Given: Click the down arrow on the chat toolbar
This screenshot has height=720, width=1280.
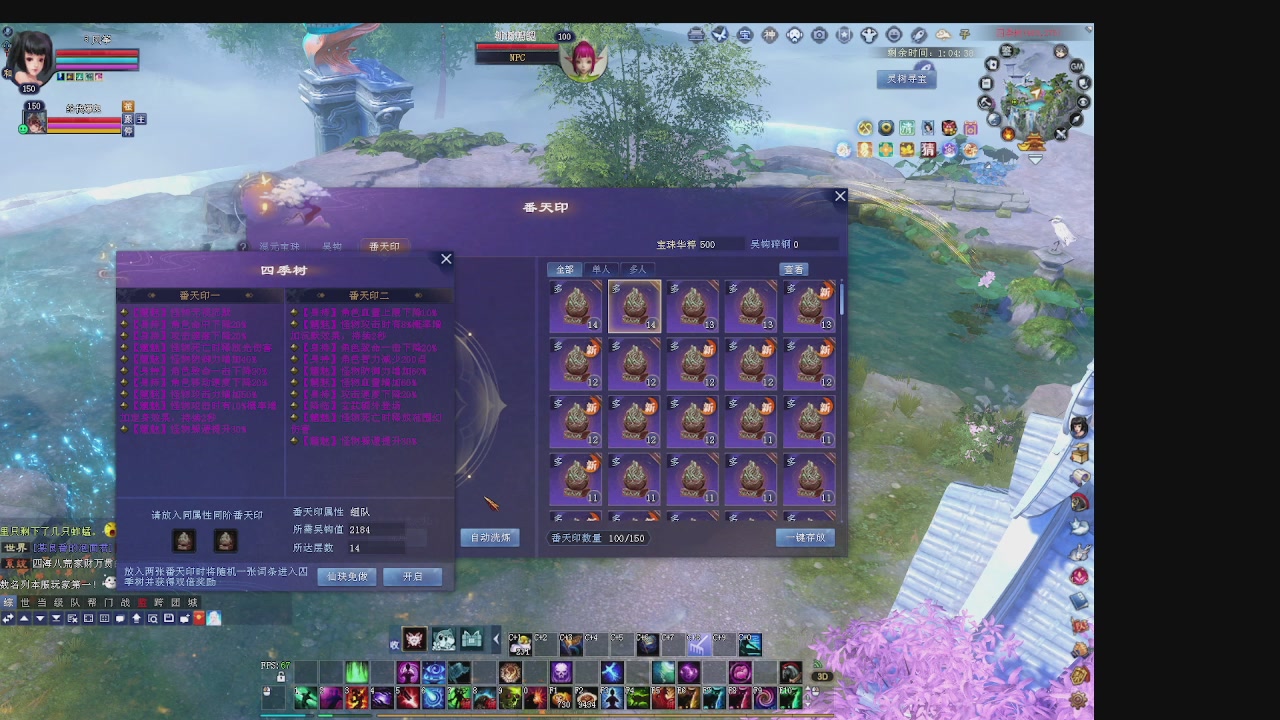Looking at the screenshot, I should pyautogui.click(x=40, y=618).
